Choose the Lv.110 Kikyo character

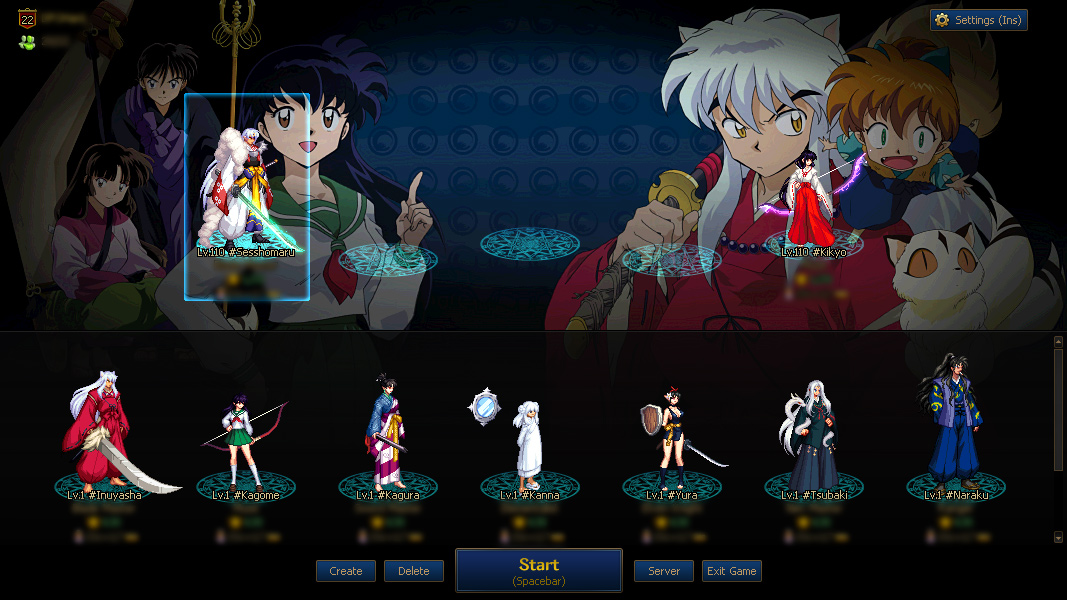click(x=813, y=205)
